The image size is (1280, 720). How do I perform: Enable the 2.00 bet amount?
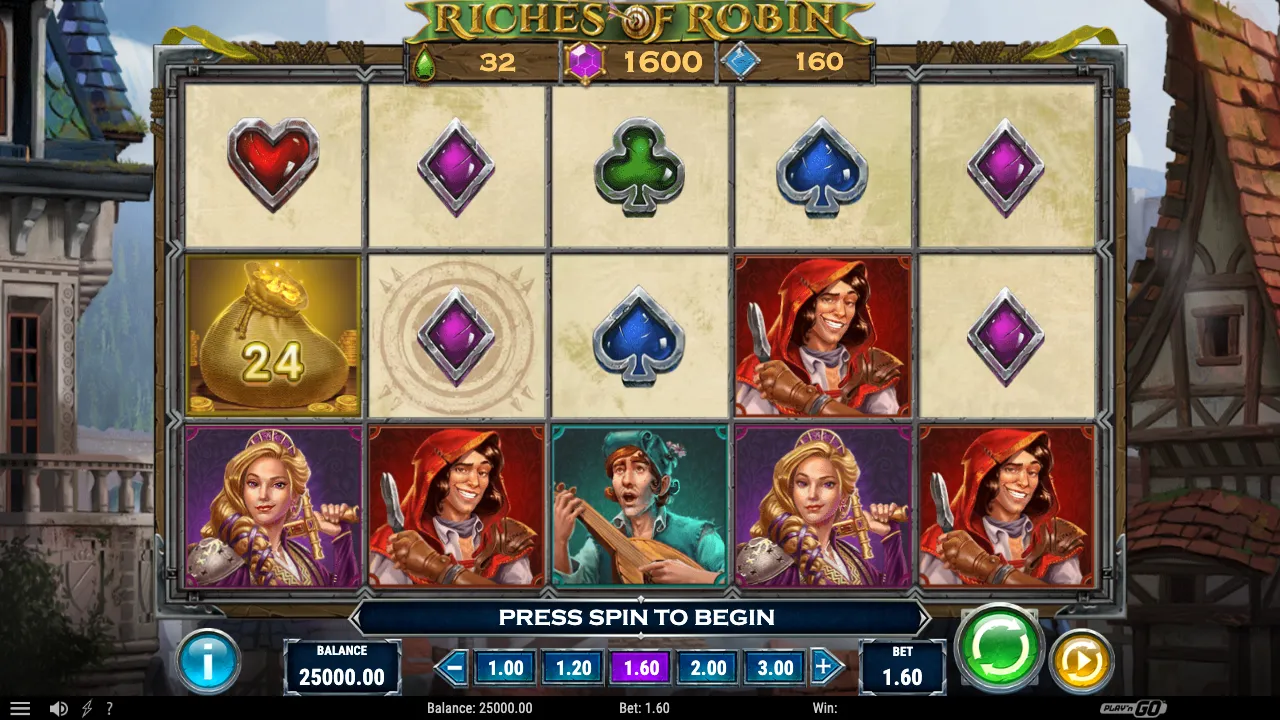[x=707, y=667]
